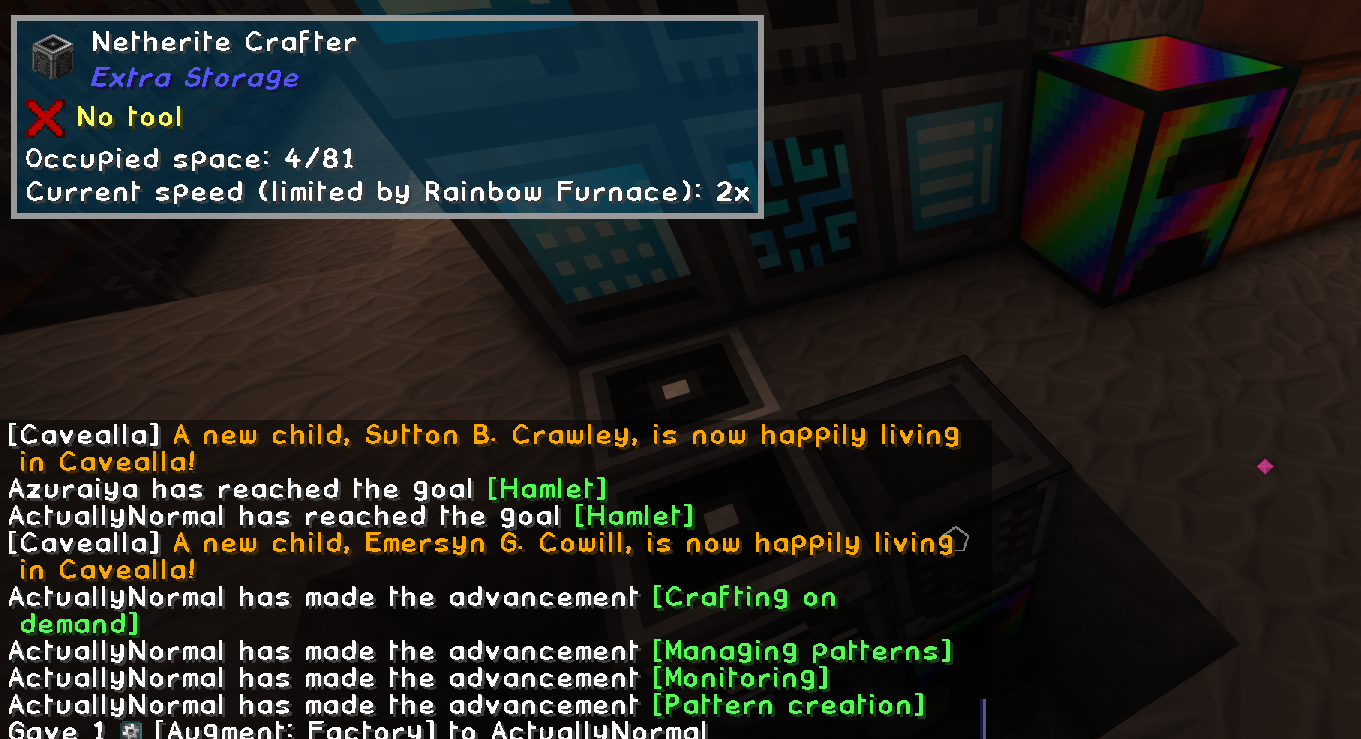This screenshot has width=1361, height=739.
Task: Click the pink particle near the chat area
Action: tap(1266, 465)
